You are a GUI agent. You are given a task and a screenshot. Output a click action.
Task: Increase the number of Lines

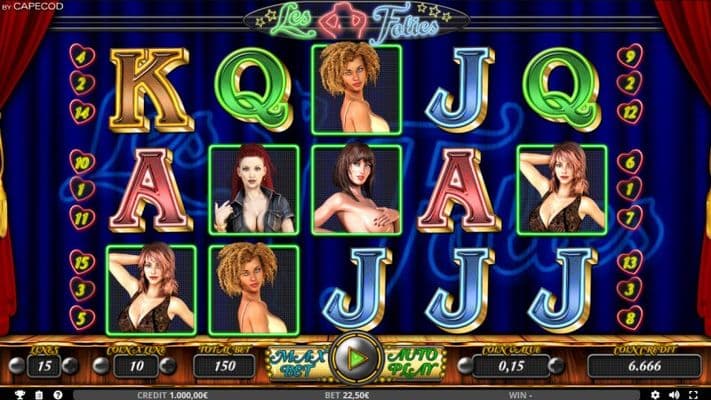click(70, 366)
